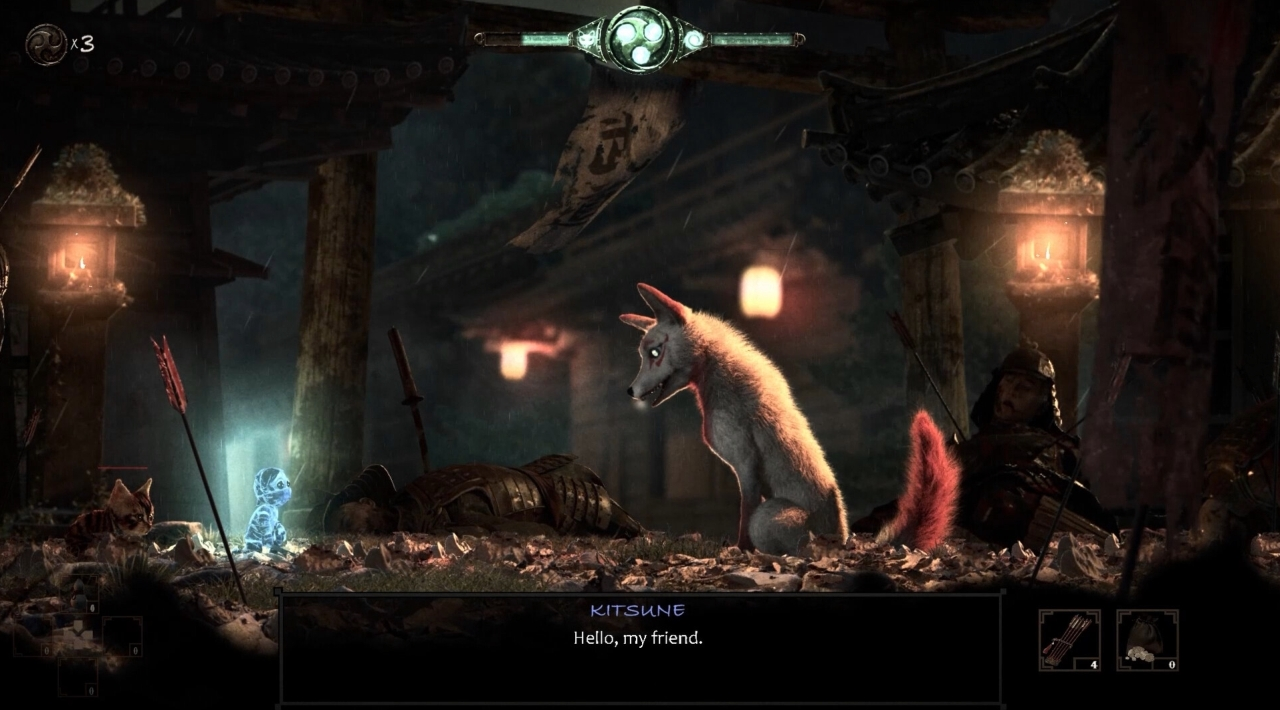Advance Kitsune's "Hello, my friend" dialogue box
This screenshot has width=1280, height=710.
(639, 647)
